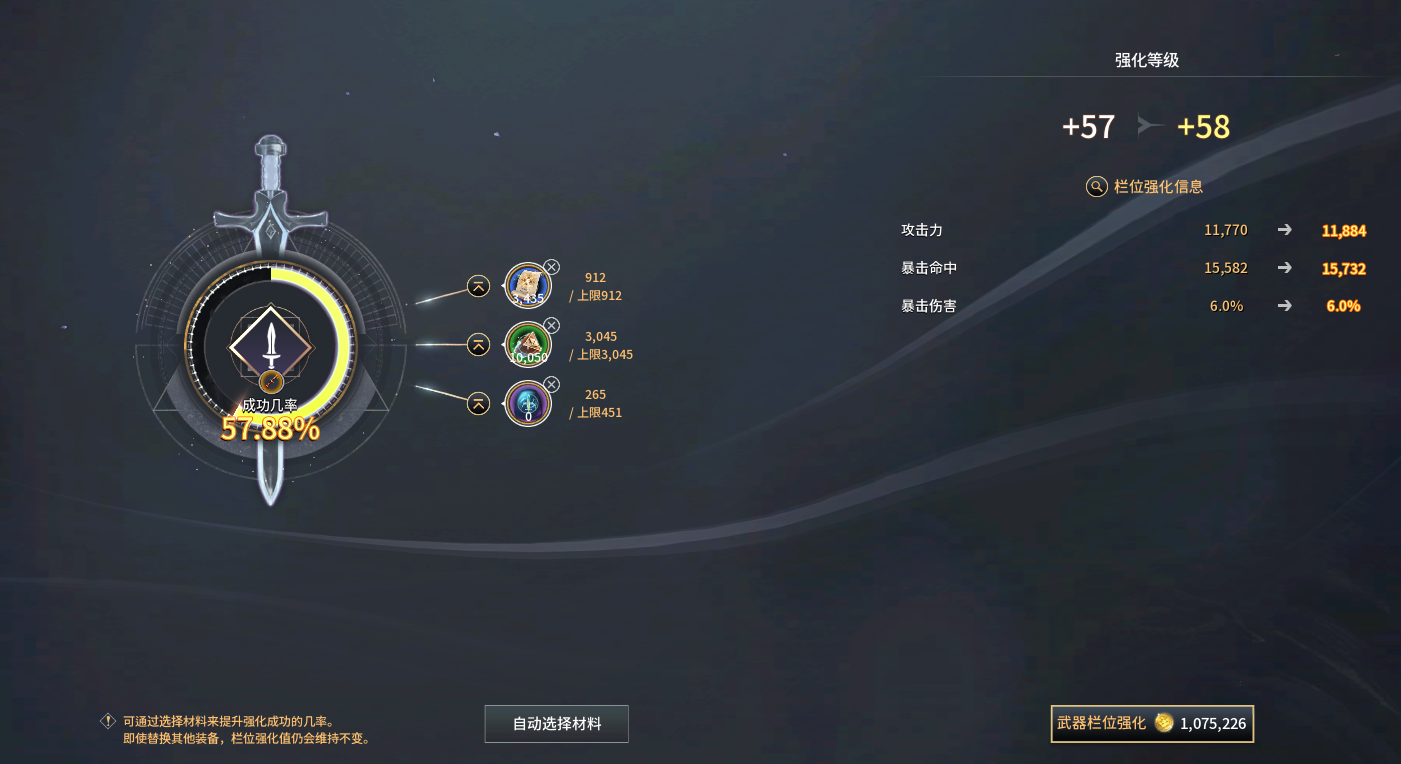Remove the purple orb material

click(x=551, y=384)
